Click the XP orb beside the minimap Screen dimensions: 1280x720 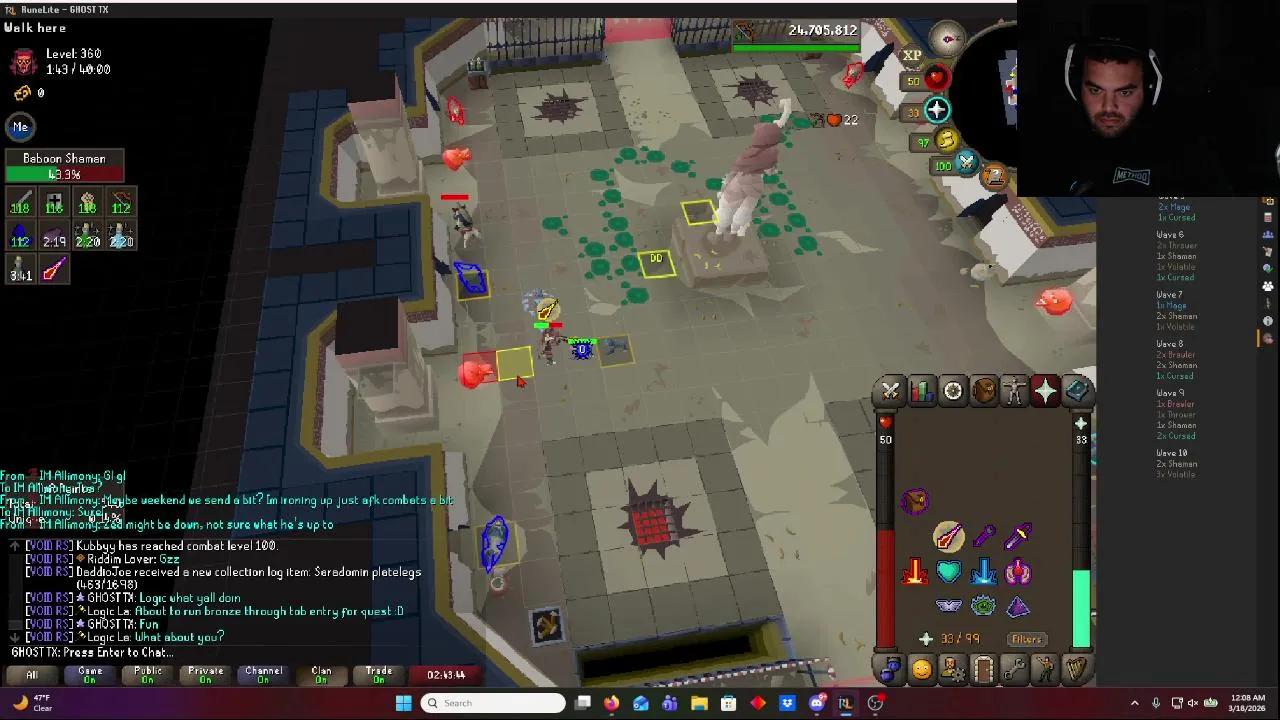tap(911, 55)
